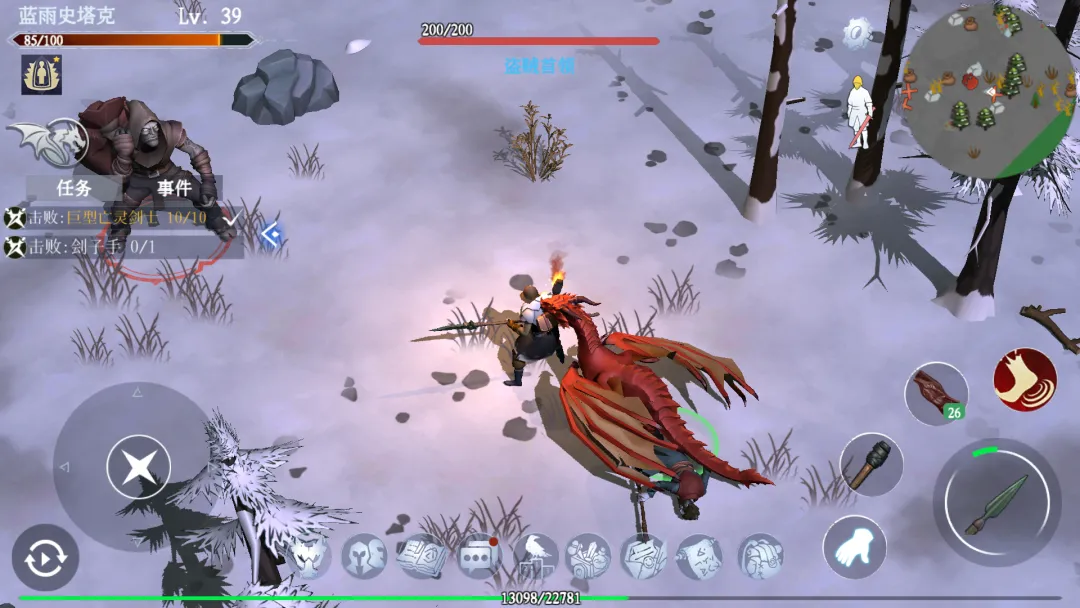
Task: Open the chat bubble with red dot
Action: click(x=479, y=556)
